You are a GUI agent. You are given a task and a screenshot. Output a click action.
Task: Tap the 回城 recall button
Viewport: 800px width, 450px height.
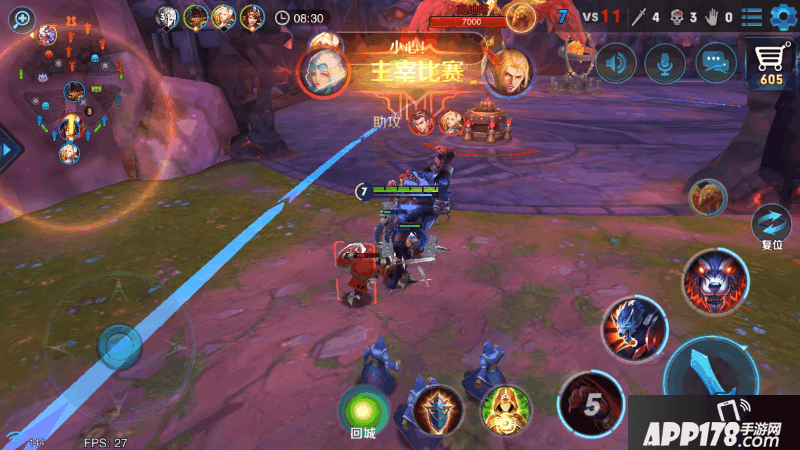pyautogui.click(x=362, y=410)
